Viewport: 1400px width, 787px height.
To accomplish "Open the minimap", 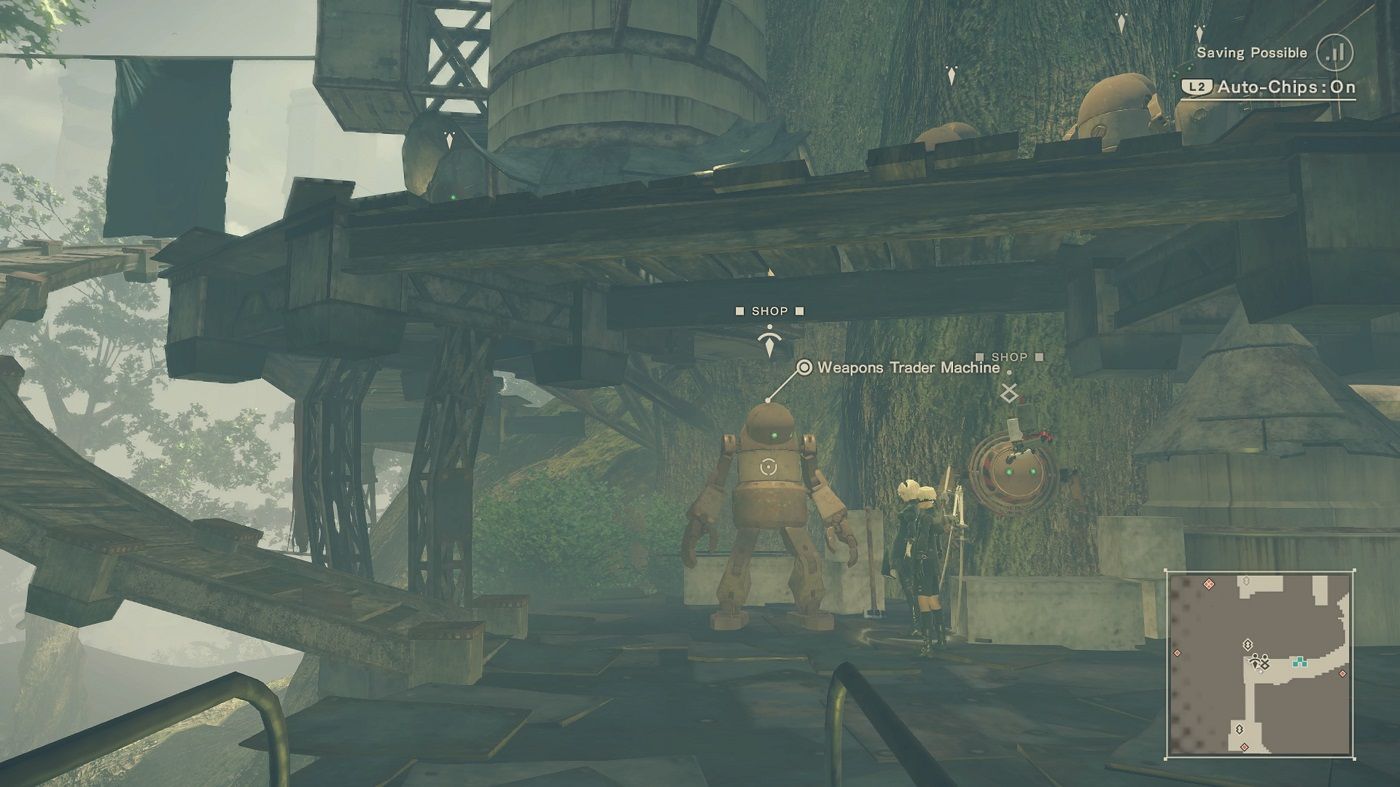I will (x=1259, y=664).
